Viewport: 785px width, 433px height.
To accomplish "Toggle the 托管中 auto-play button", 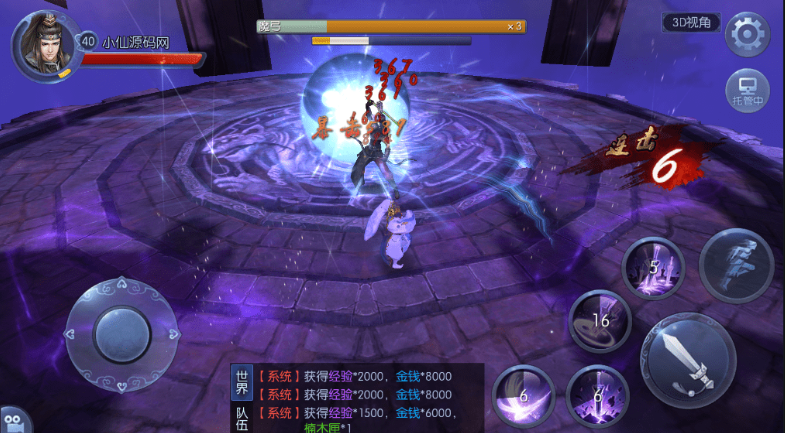I will [746, 90].
